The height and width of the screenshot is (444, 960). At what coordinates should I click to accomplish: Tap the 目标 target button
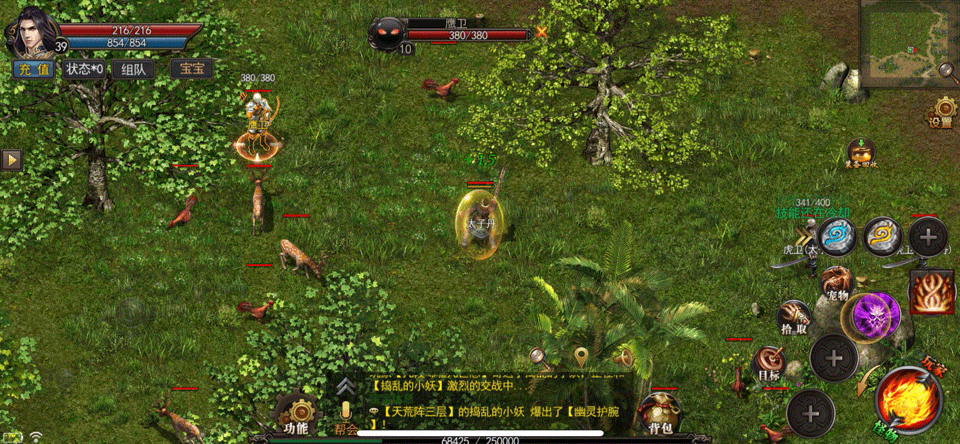point(770,363)
